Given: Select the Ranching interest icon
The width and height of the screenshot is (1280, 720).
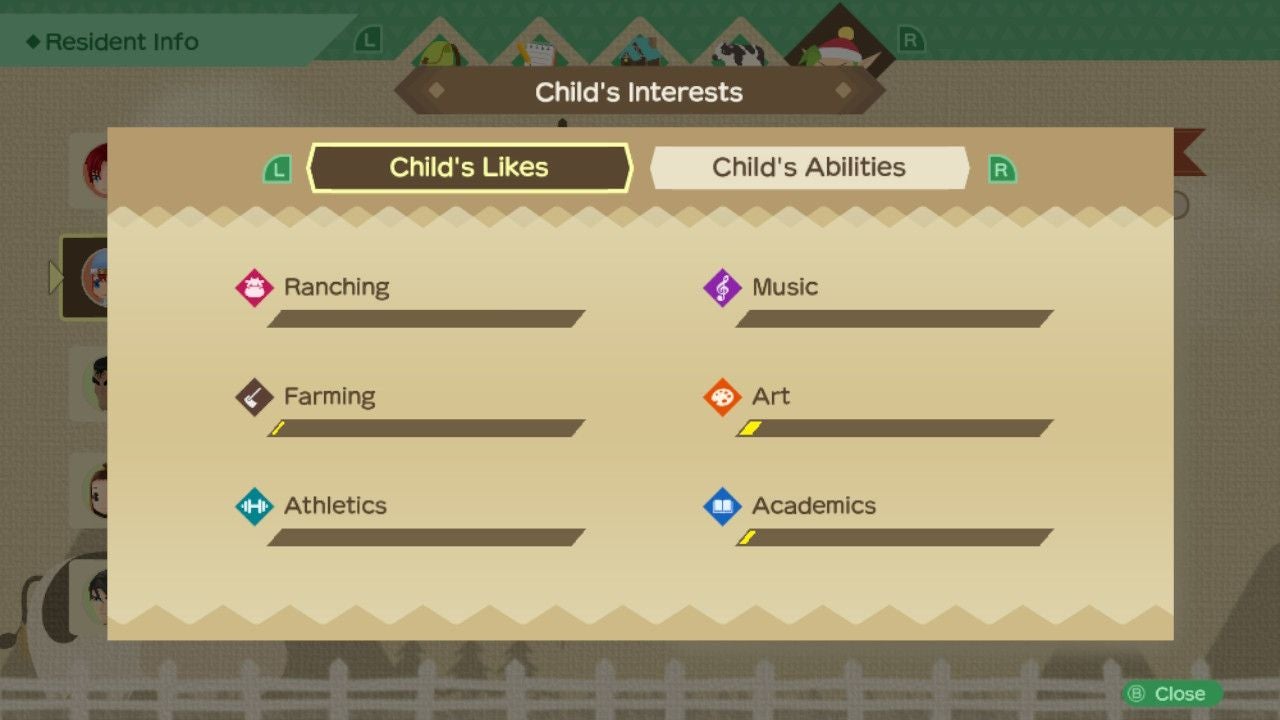Looking at the screenshot, I should [x=254, y=287].
